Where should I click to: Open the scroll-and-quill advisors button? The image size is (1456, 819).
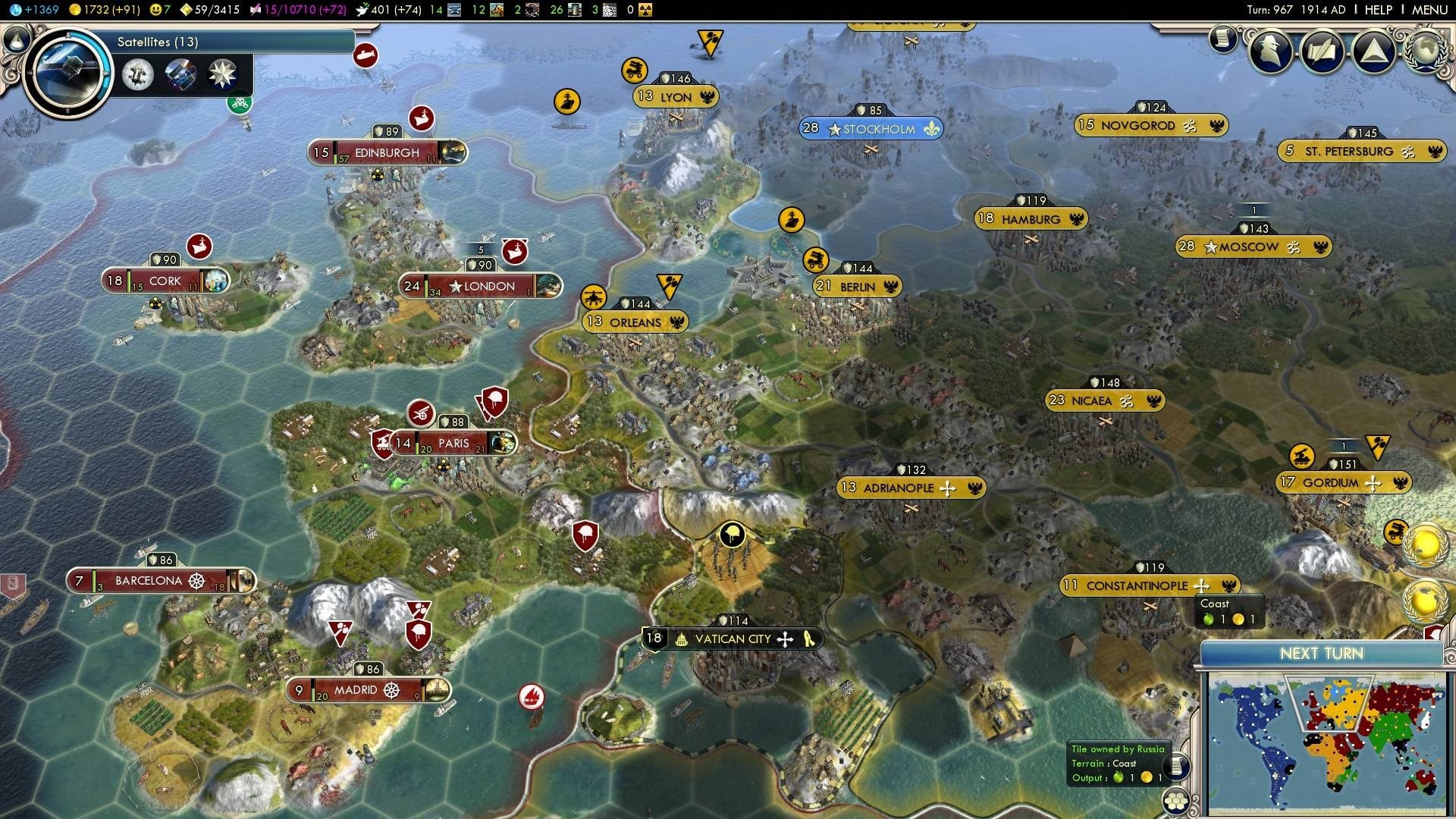click(x=1323, y=52)
